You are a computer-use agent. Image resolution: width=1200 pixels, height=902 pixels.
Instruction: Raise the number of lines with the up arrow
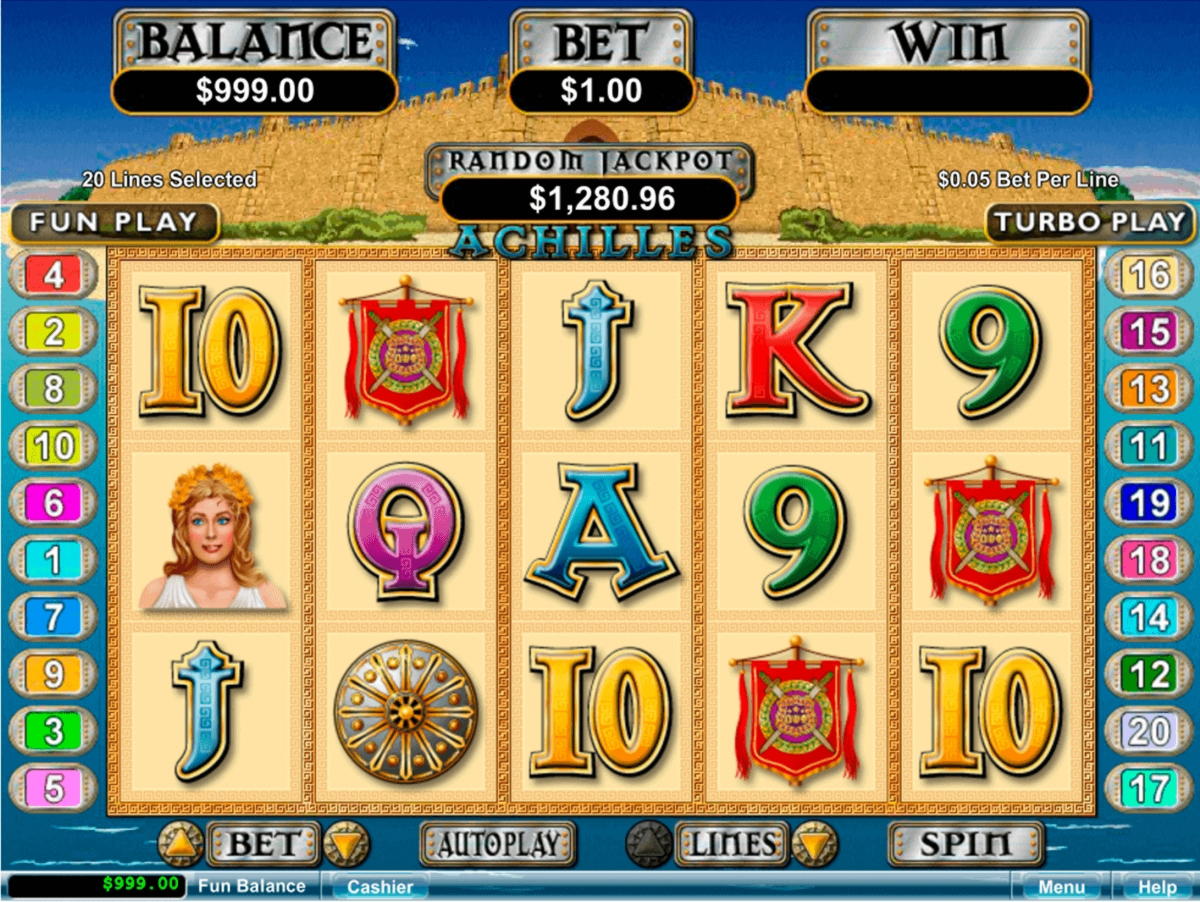coord(648,845)
